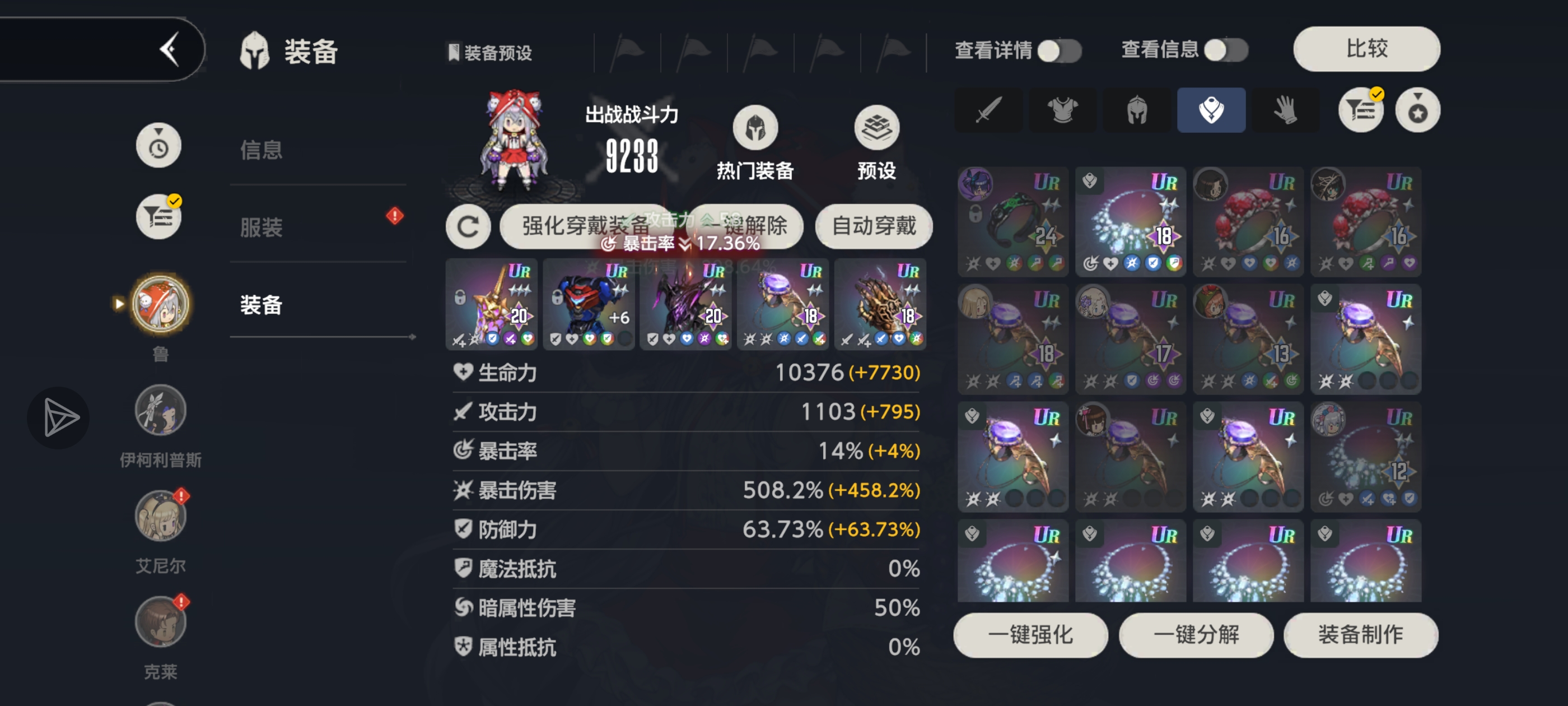Open the equipment filter icon with yellow checkmark
This screenshot has height=706, width=1568.
tap(1360, 110)
